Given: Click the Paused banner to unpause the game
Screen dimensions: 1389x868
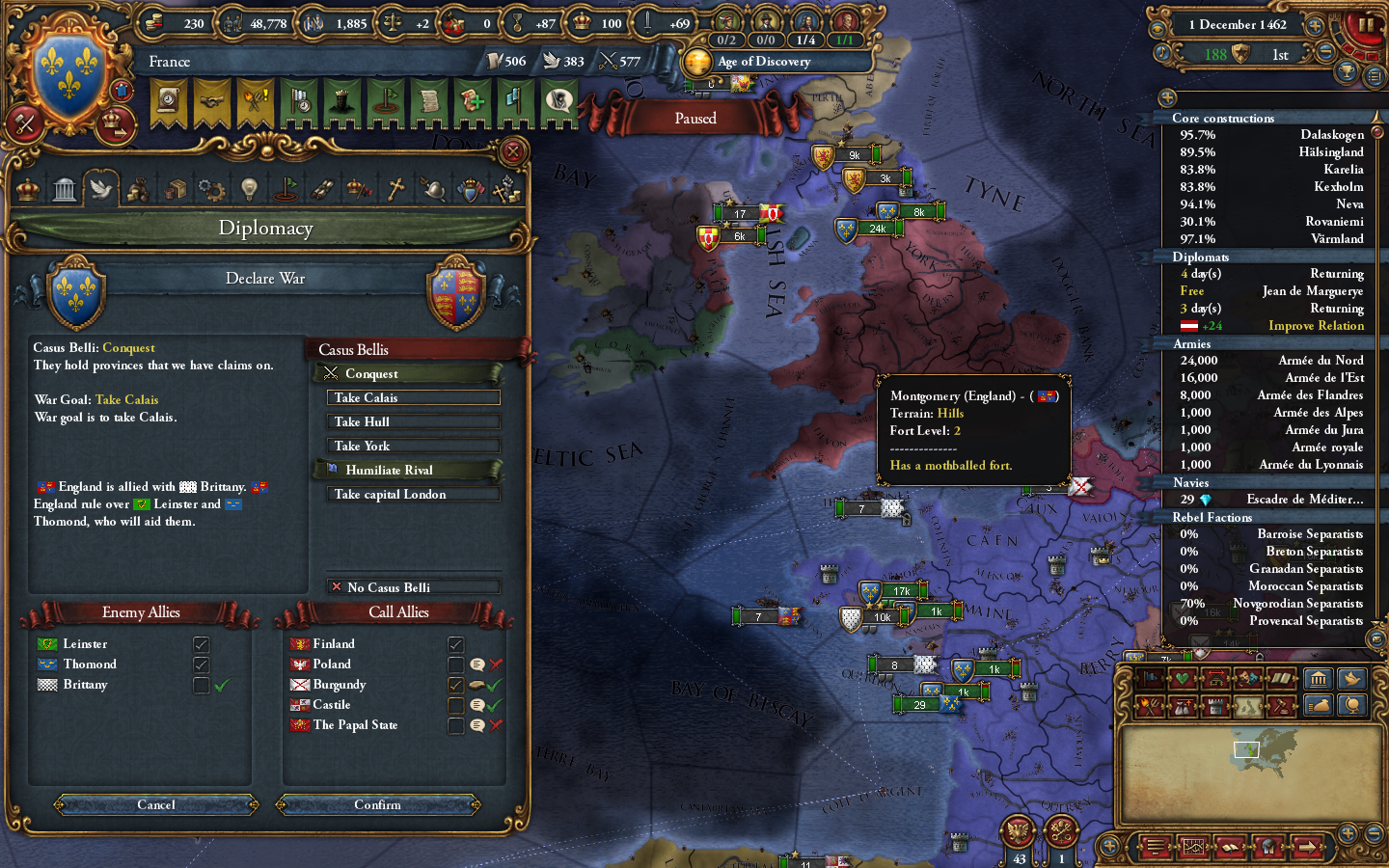Looking at the screenshot, I should pyautogui.click(x=695, y=118).
